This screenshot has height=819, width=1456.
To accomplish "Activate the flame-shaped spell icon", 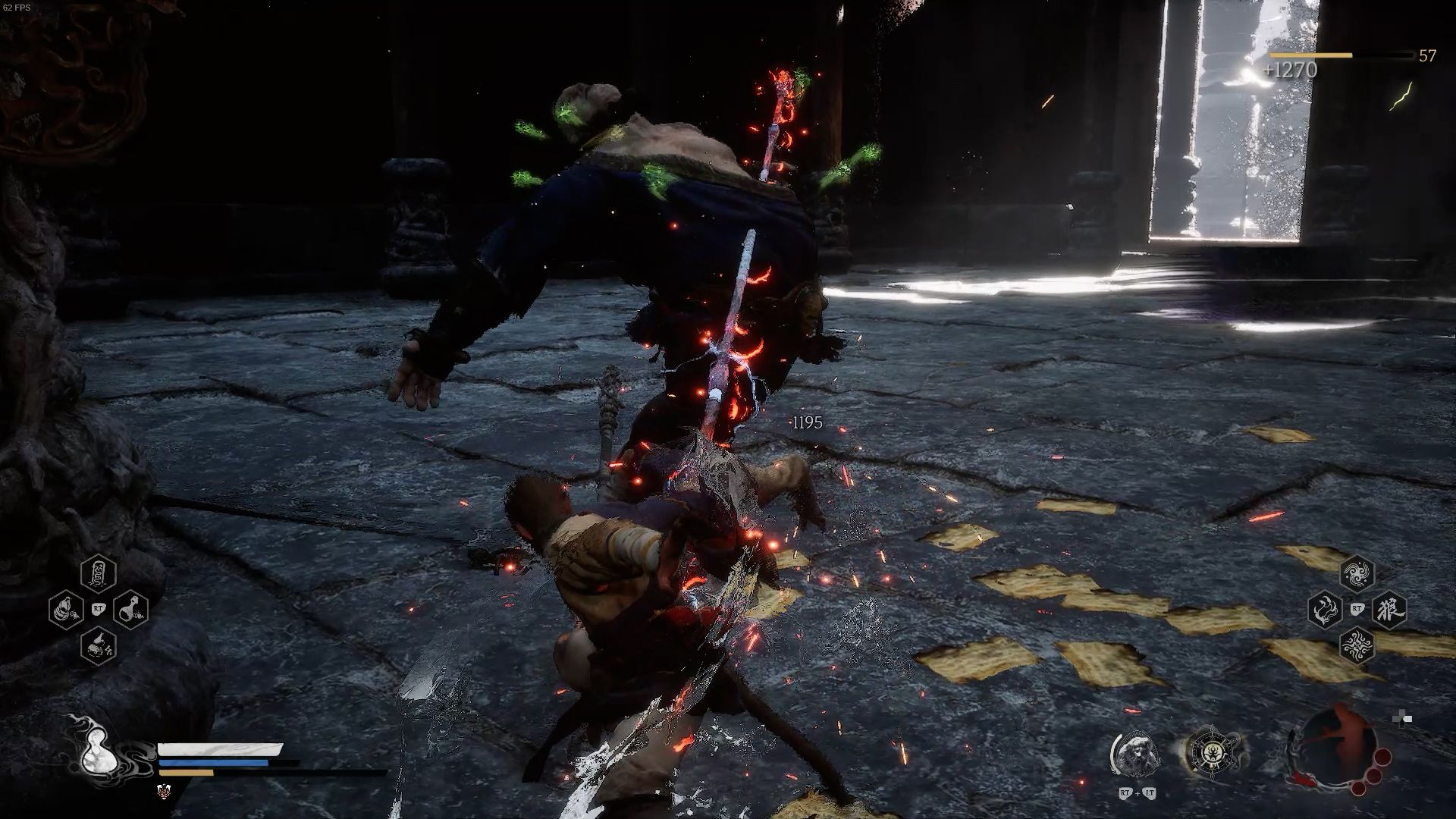I will pyautogui.click(x=1325, y=610).
